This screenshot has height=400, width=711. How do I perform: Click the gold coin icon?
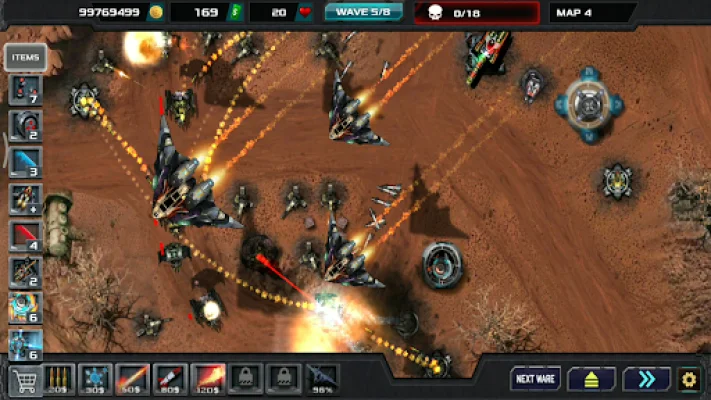tap(155, 12)
